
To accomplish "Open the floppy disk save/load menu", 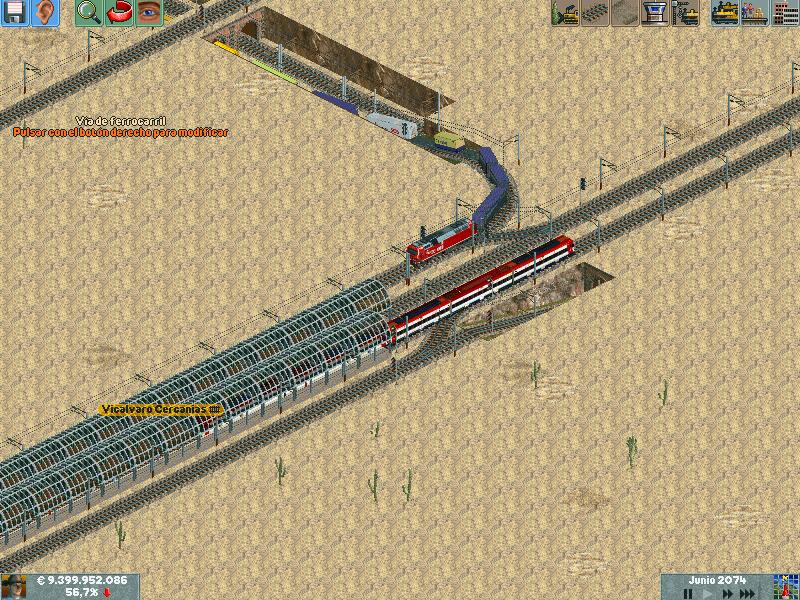I will point(15,13).
